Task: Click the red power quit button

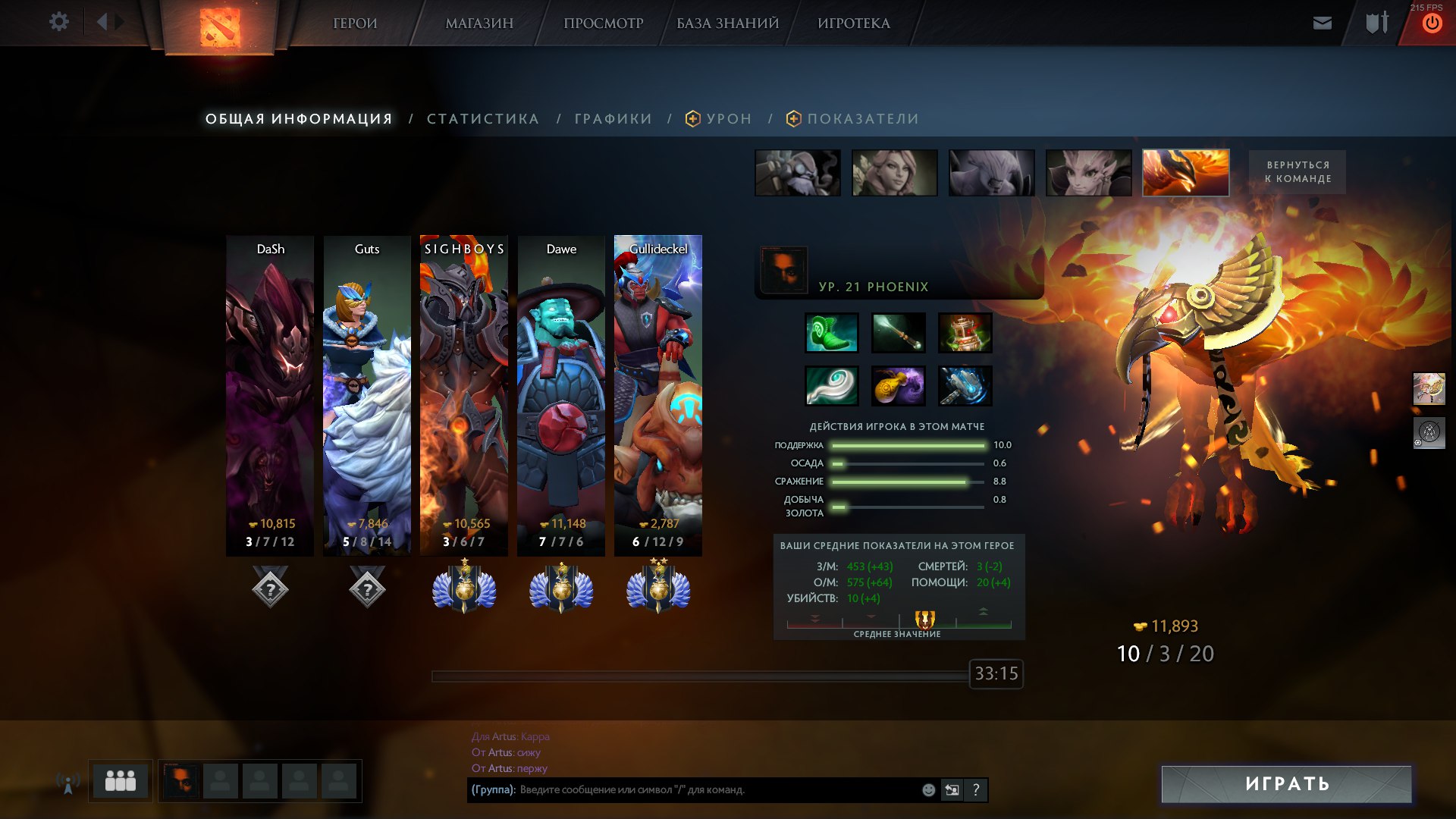Action: point(1431,24)
